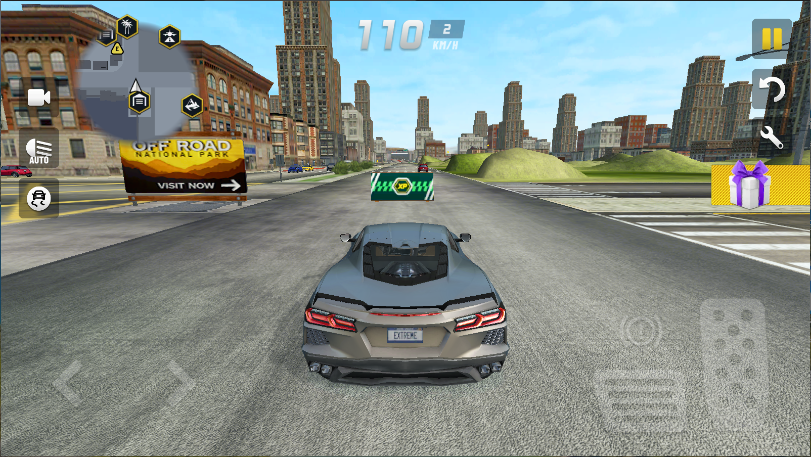Select the palm tree marker on the minimap

pyautogui.click(x=127, y=26)
